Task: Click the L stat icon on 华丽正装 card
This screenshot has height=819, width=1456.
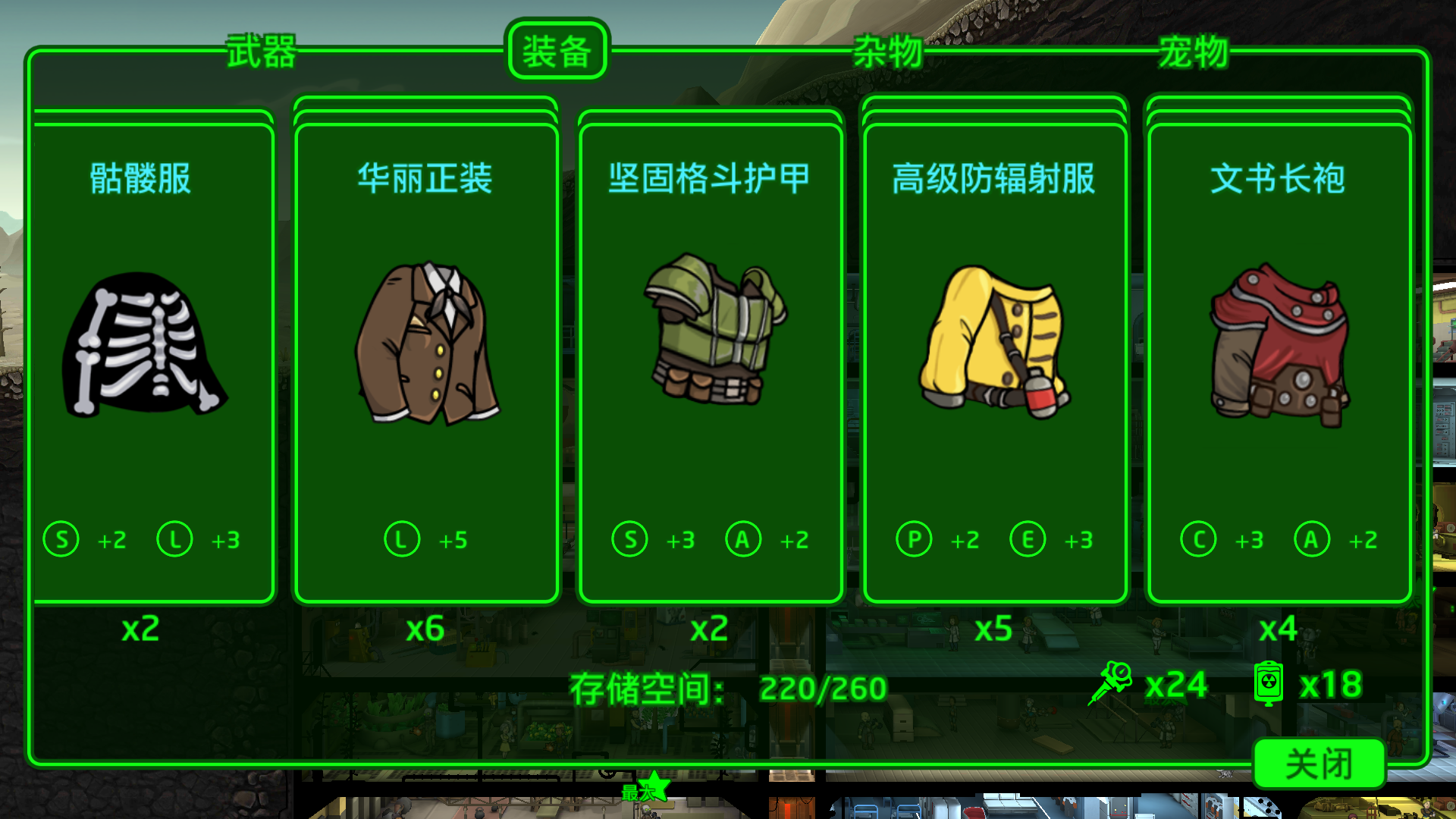Action: (x=403, y=540)
